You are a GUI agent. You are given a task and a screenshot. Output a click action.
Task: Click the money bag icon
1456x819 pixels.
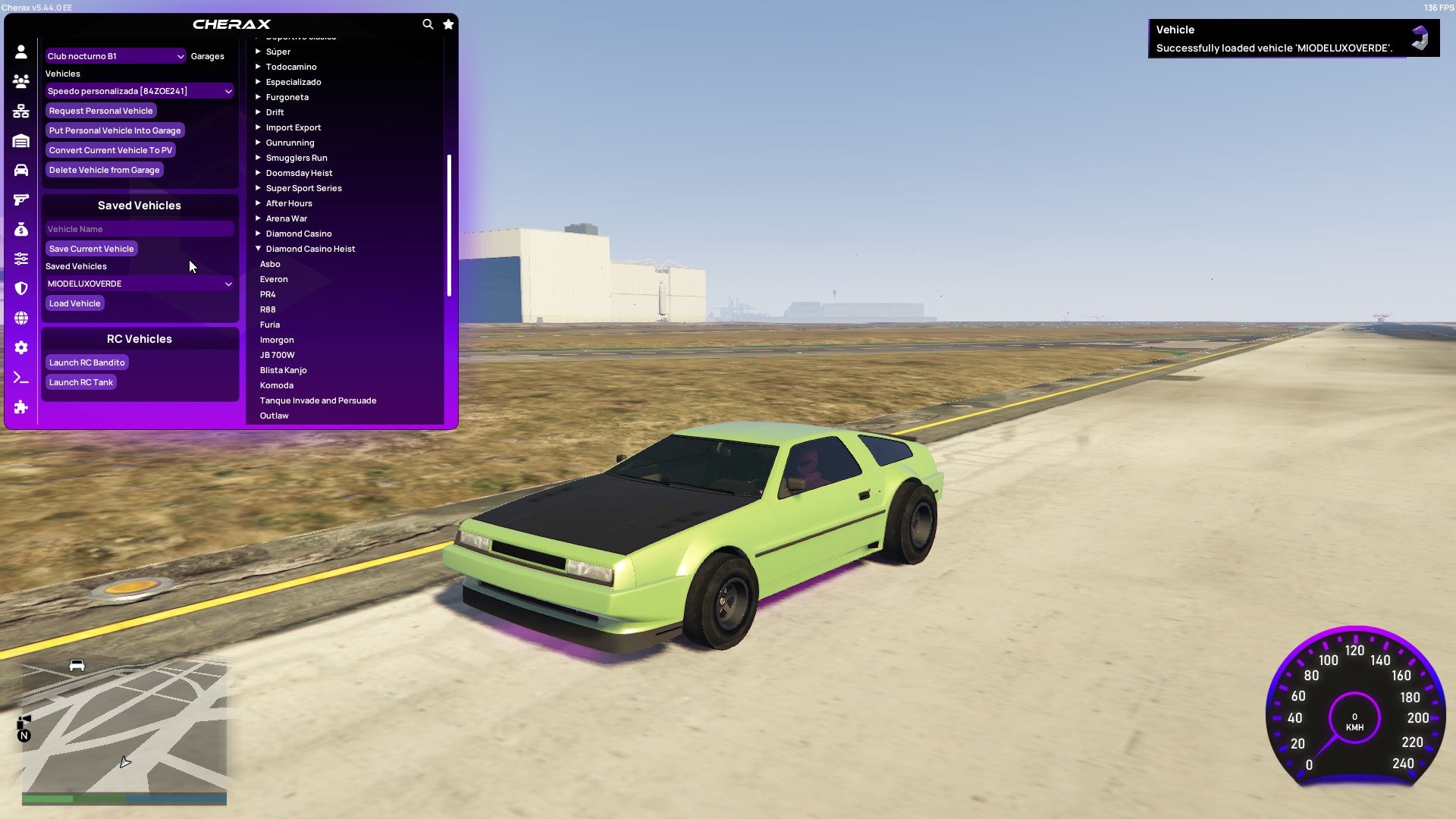click(20, 228)
